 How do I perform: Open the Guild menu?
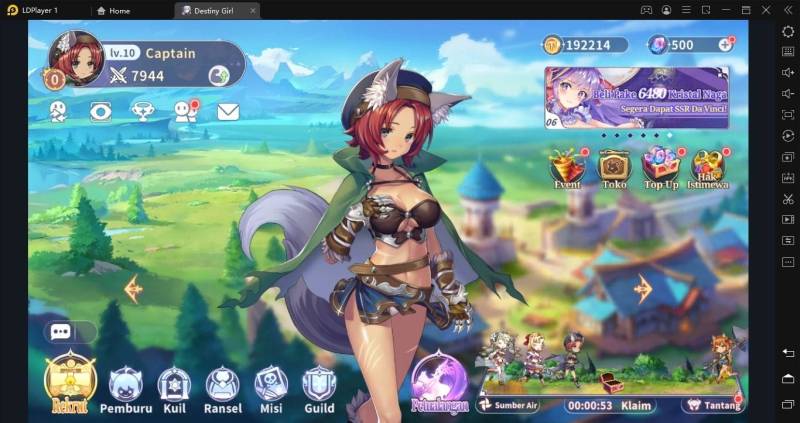[x=319, y=386]
